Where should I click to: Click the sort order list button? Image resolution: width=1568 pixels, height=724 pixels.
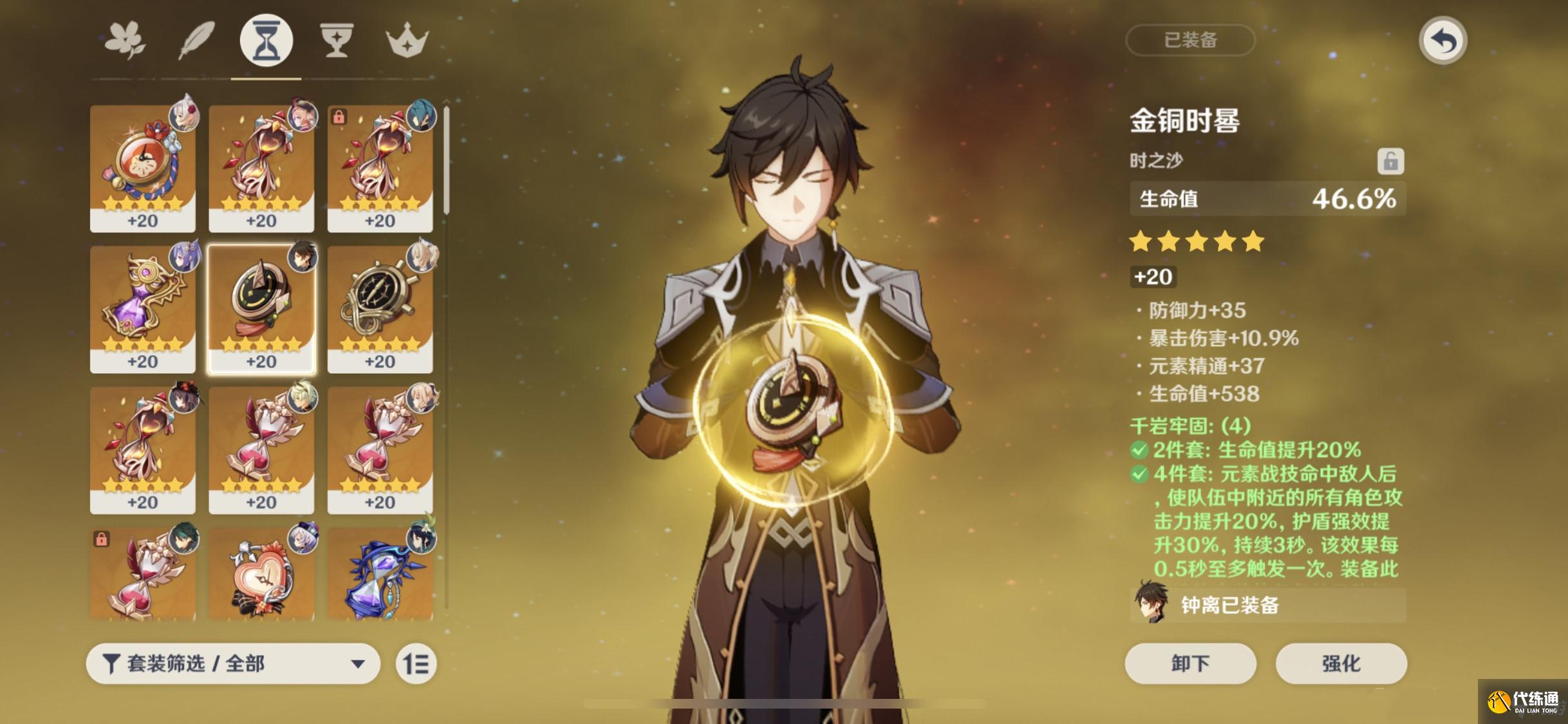pyautogui.click(x=416, y=664)
